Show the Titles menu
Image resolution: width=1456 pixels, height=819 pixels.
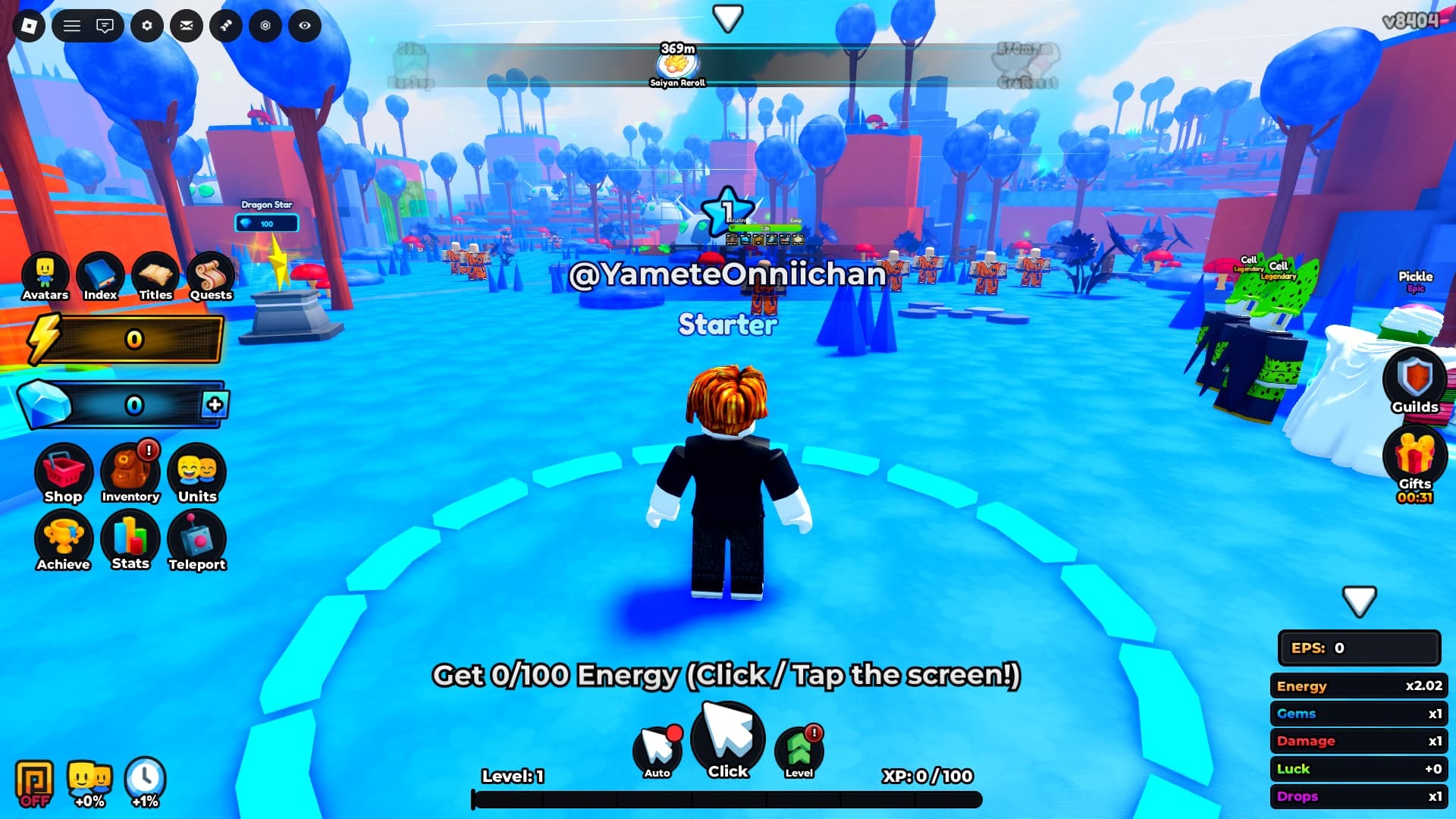coord(155,276)
